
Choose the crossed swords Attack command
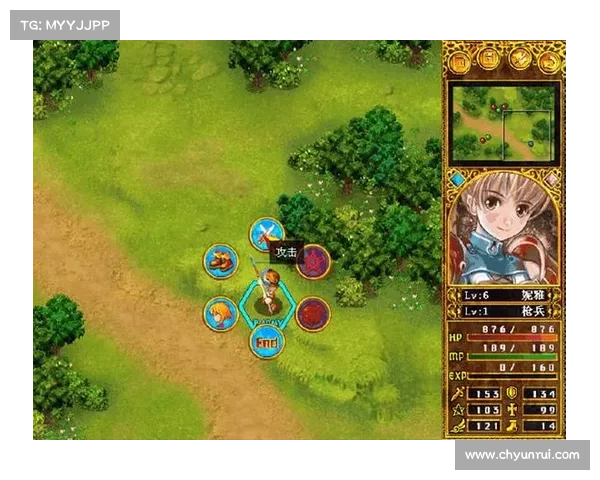point(266,235)
